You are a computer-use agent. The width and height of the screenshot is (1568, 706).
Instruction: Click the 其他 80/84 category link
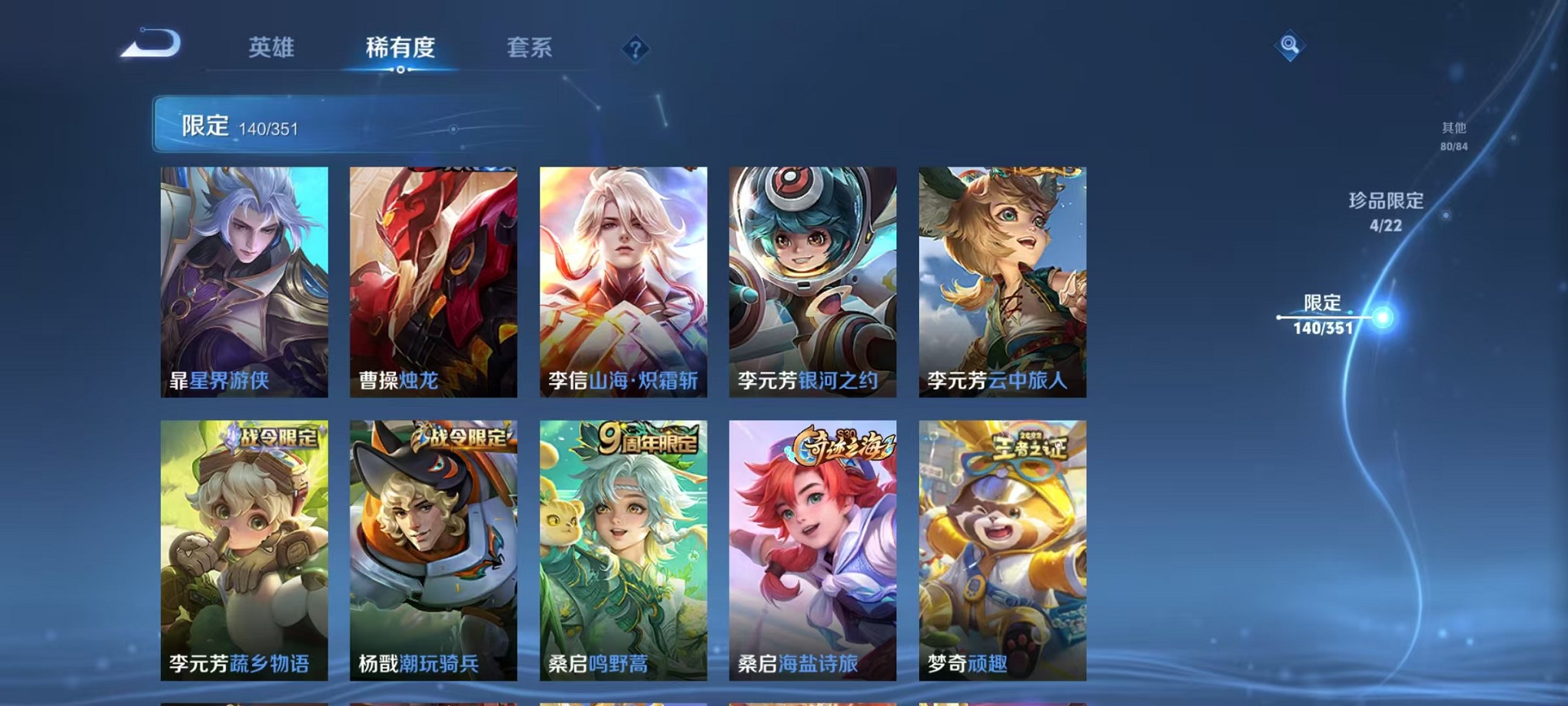click(1453, 137)
